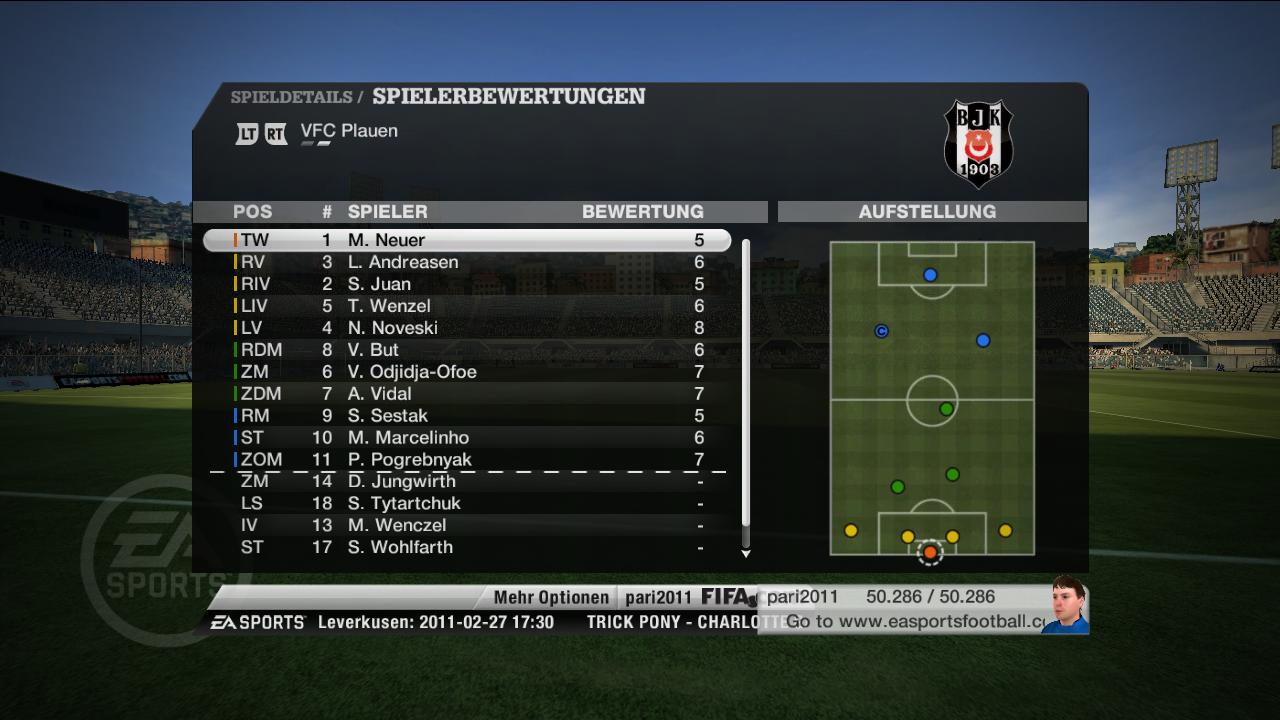This screenshot has height=720, width=1280.
Task: Click the player list scroll-down arrow
Action: pyautogui.click(x=745, y=553)
